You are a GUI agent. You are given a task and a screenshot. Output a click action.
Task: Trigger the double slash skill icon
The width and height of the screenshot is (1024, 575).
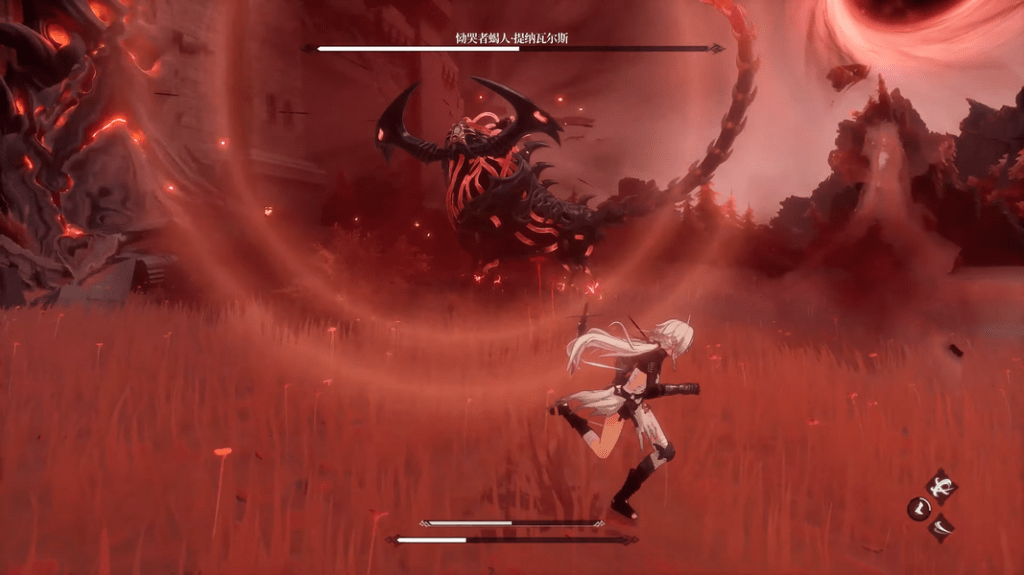click(x=942, y=526)
